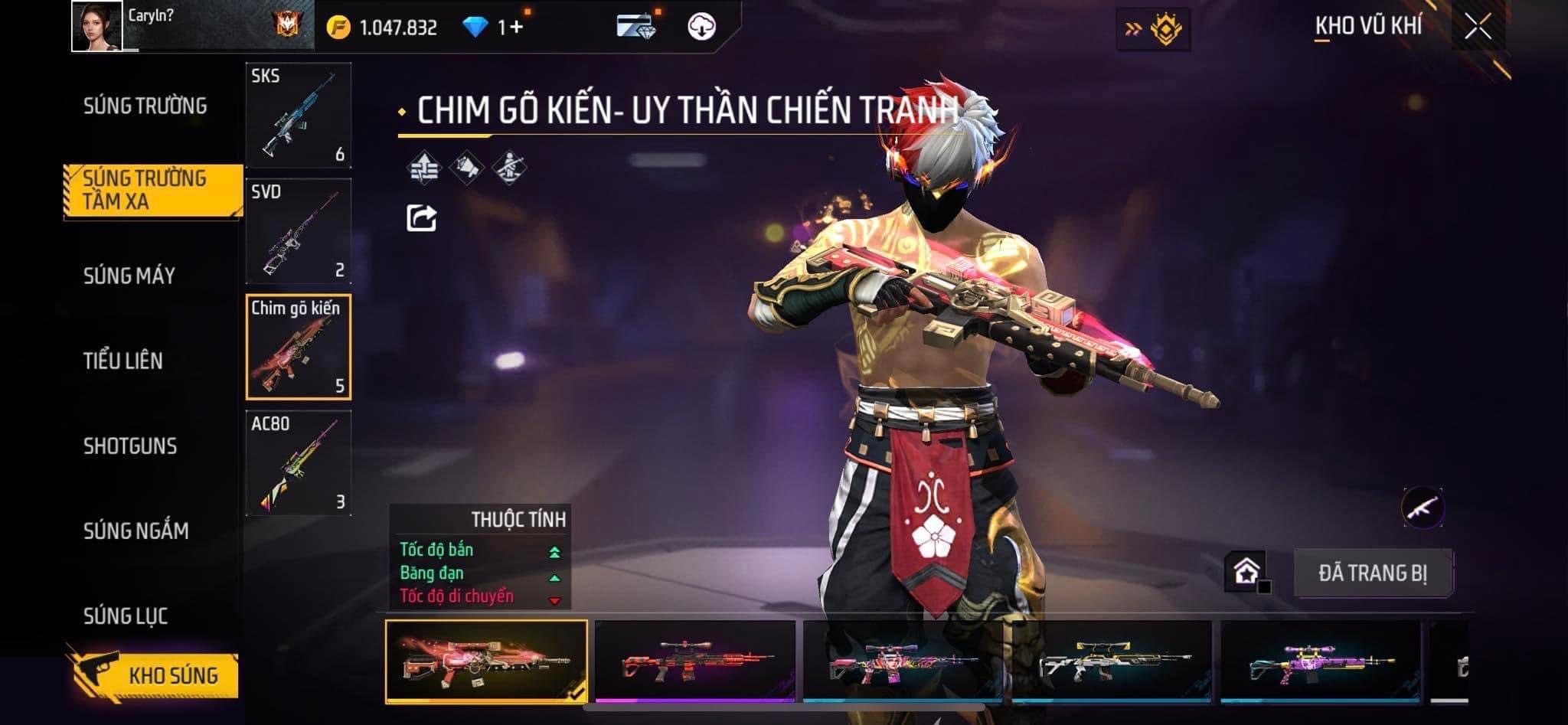Open the Súng Lục category
Screen dimensions: 1568x725
(x=126, y=616)
